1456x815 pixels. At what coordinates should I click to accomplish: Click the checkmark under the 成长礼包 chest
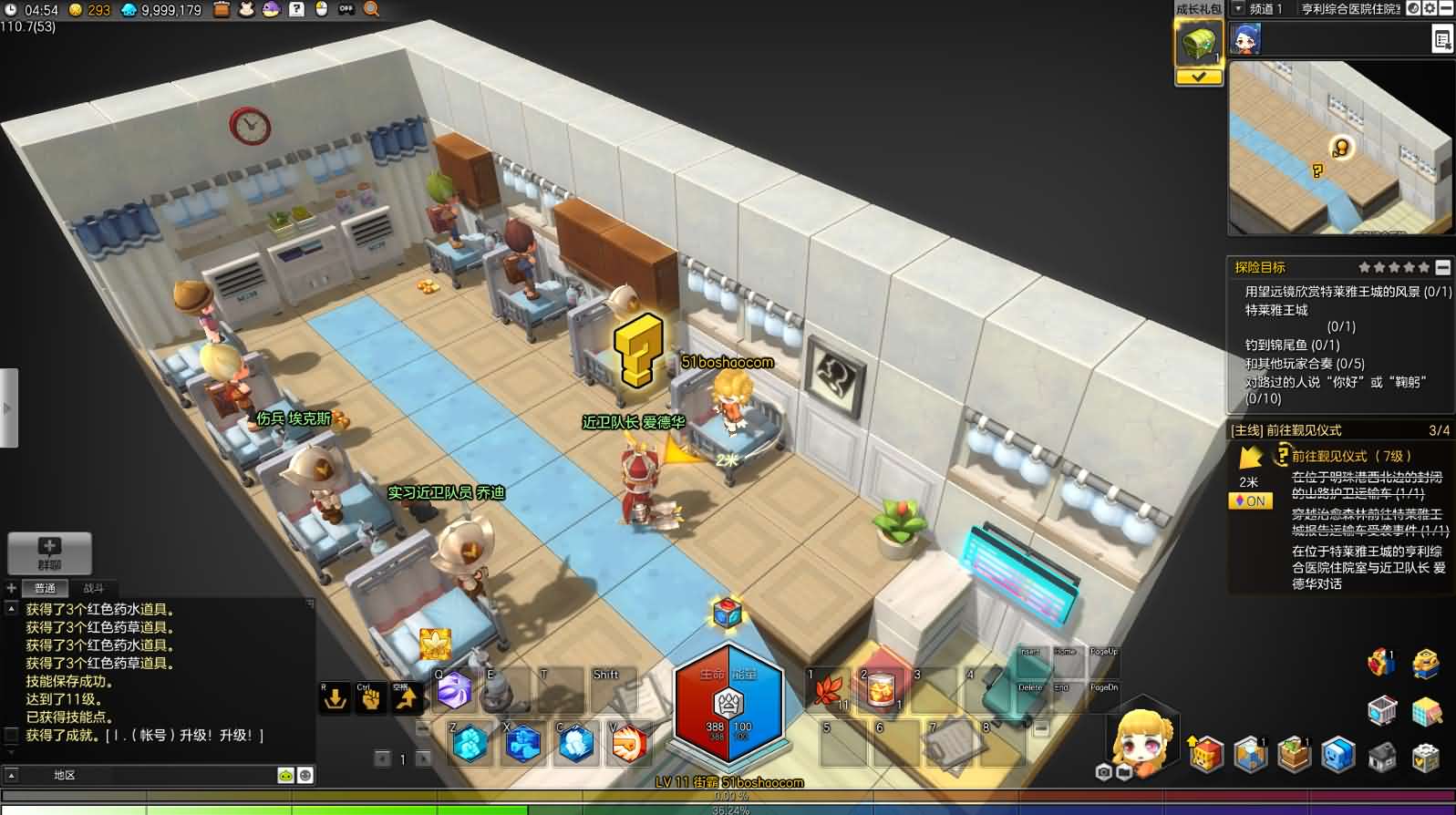pos(1199,77)
